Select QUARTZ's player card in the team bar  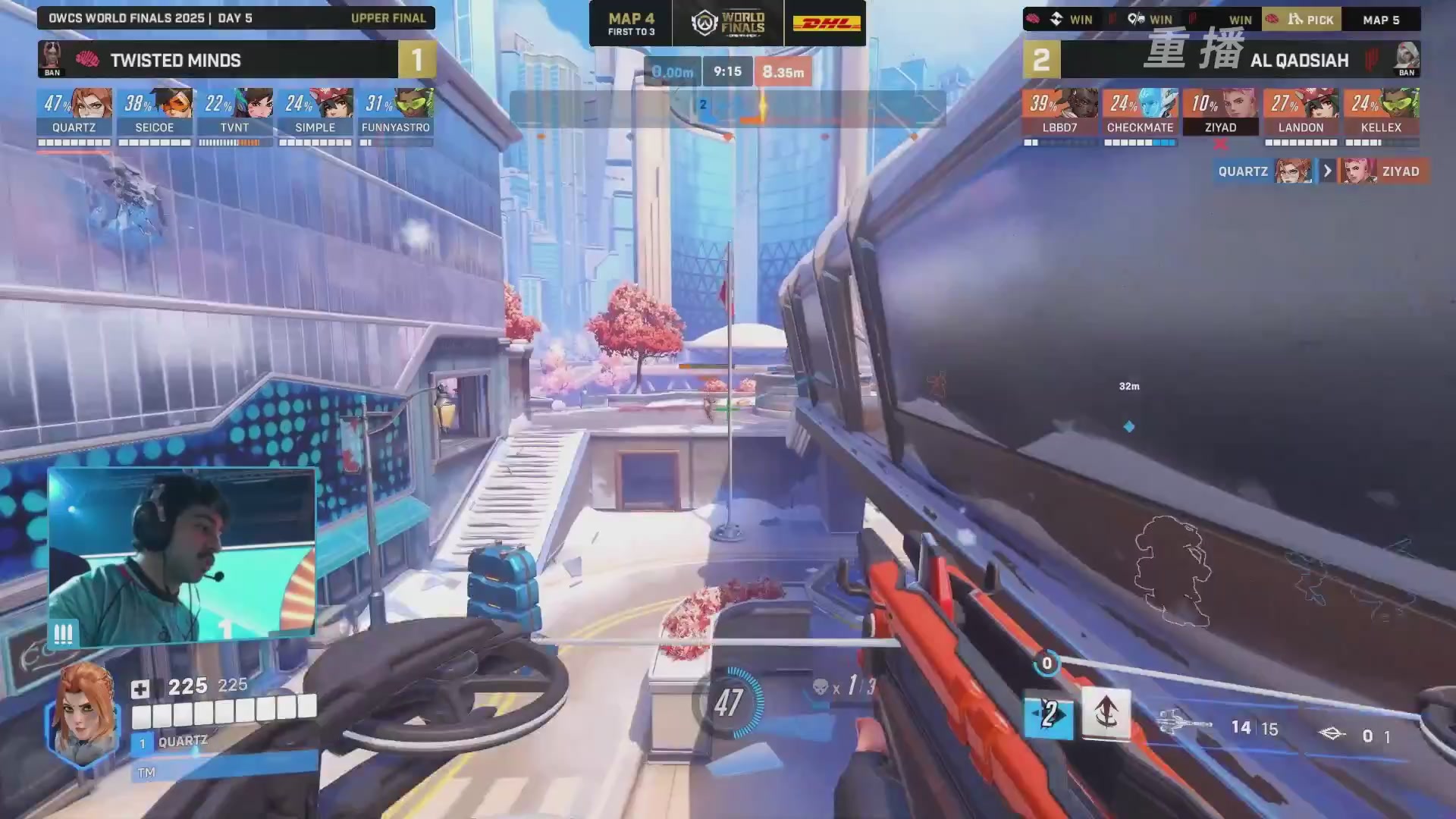click(74, 112)
